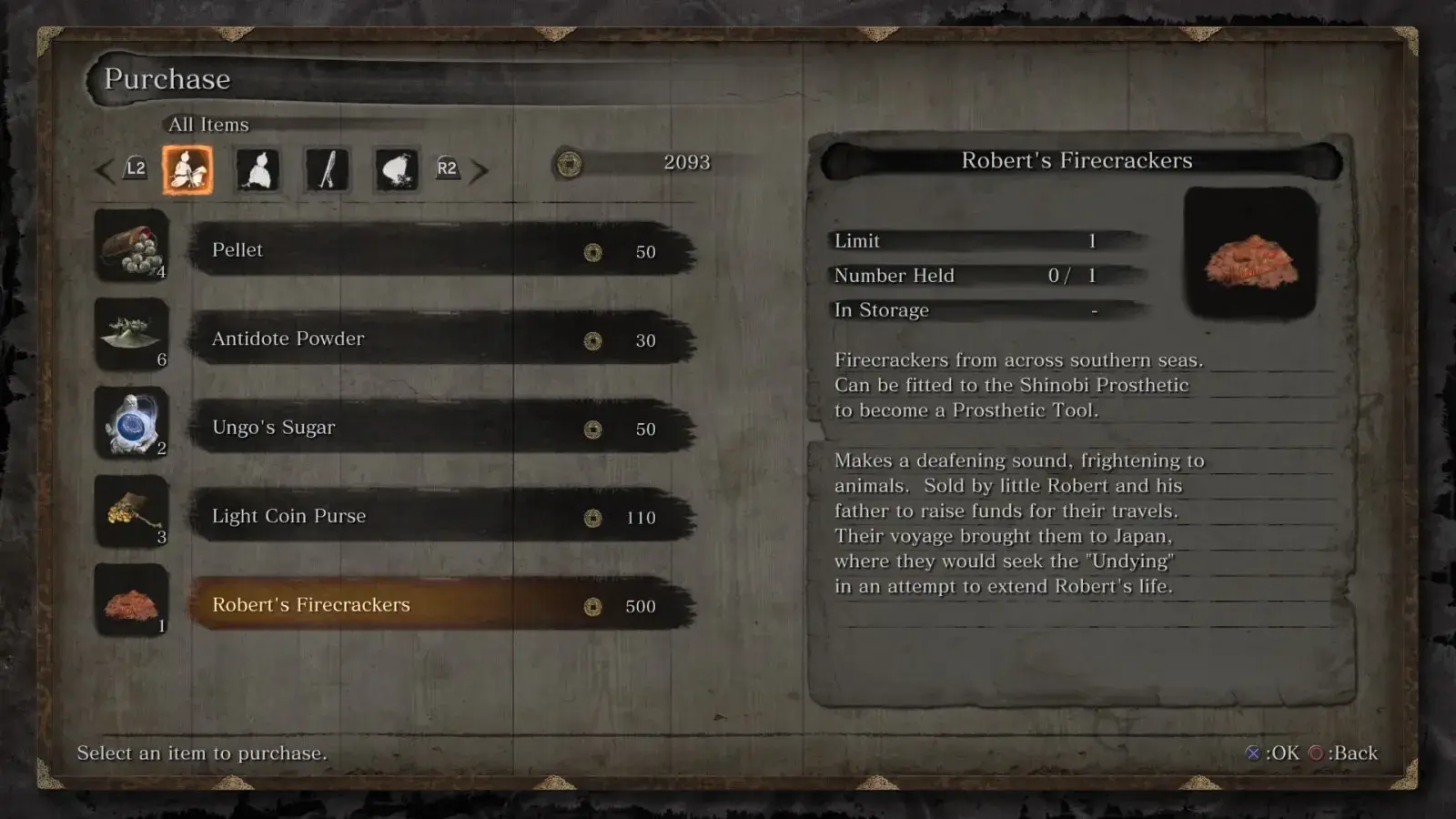Show the coin purse category tab
Image resolution: width=1456 pixels, height=819 pixels.
point(396,169)
